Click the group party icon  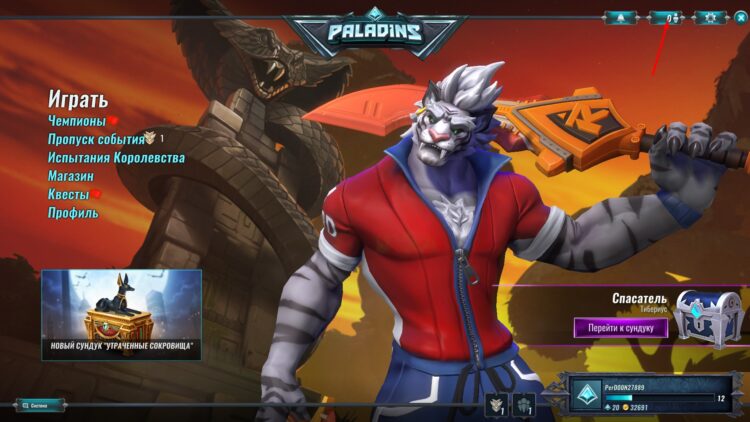[x=524, y=404]
